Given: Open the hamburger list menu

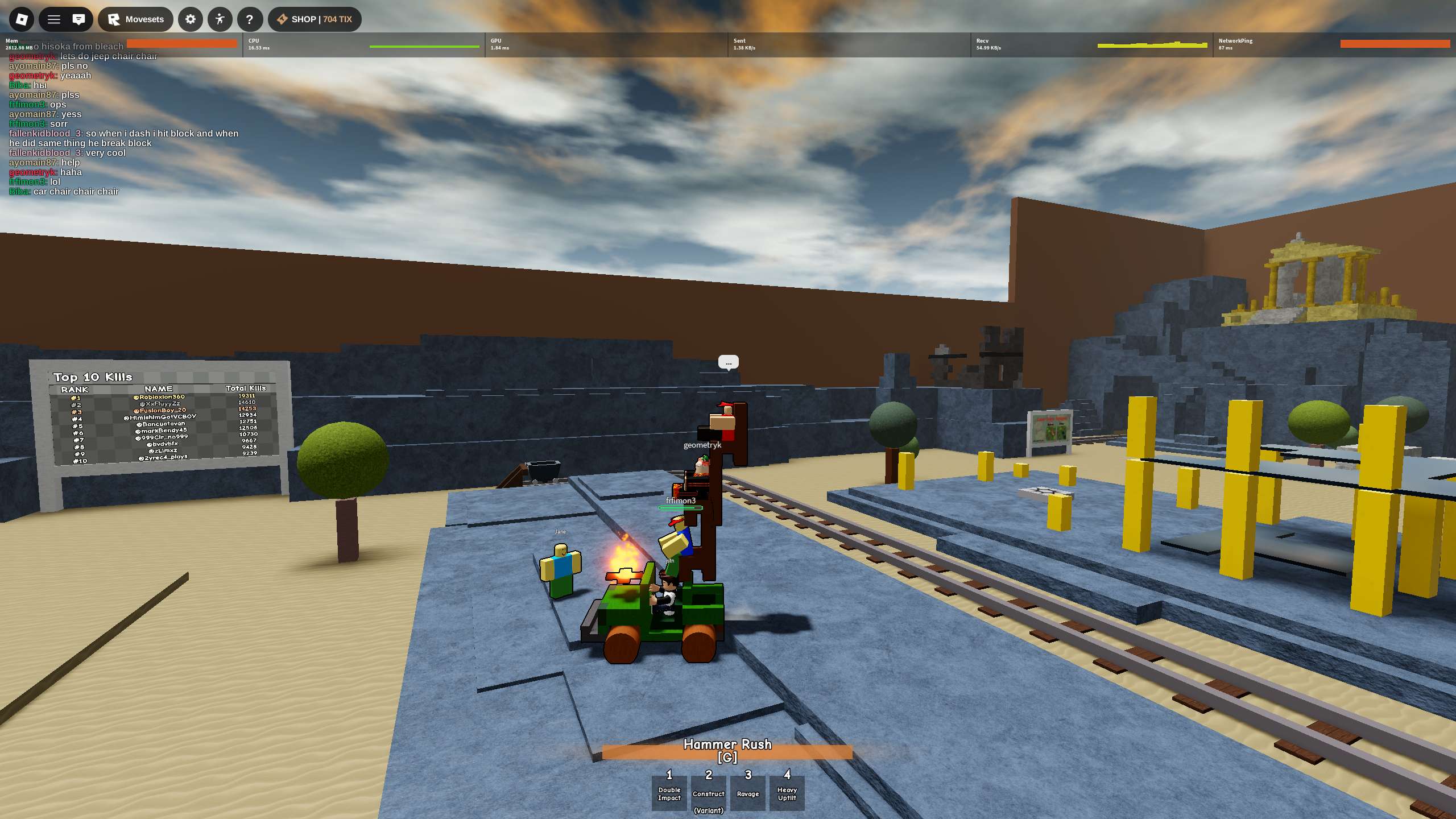Looking at the screenshot, I should 54,19.
